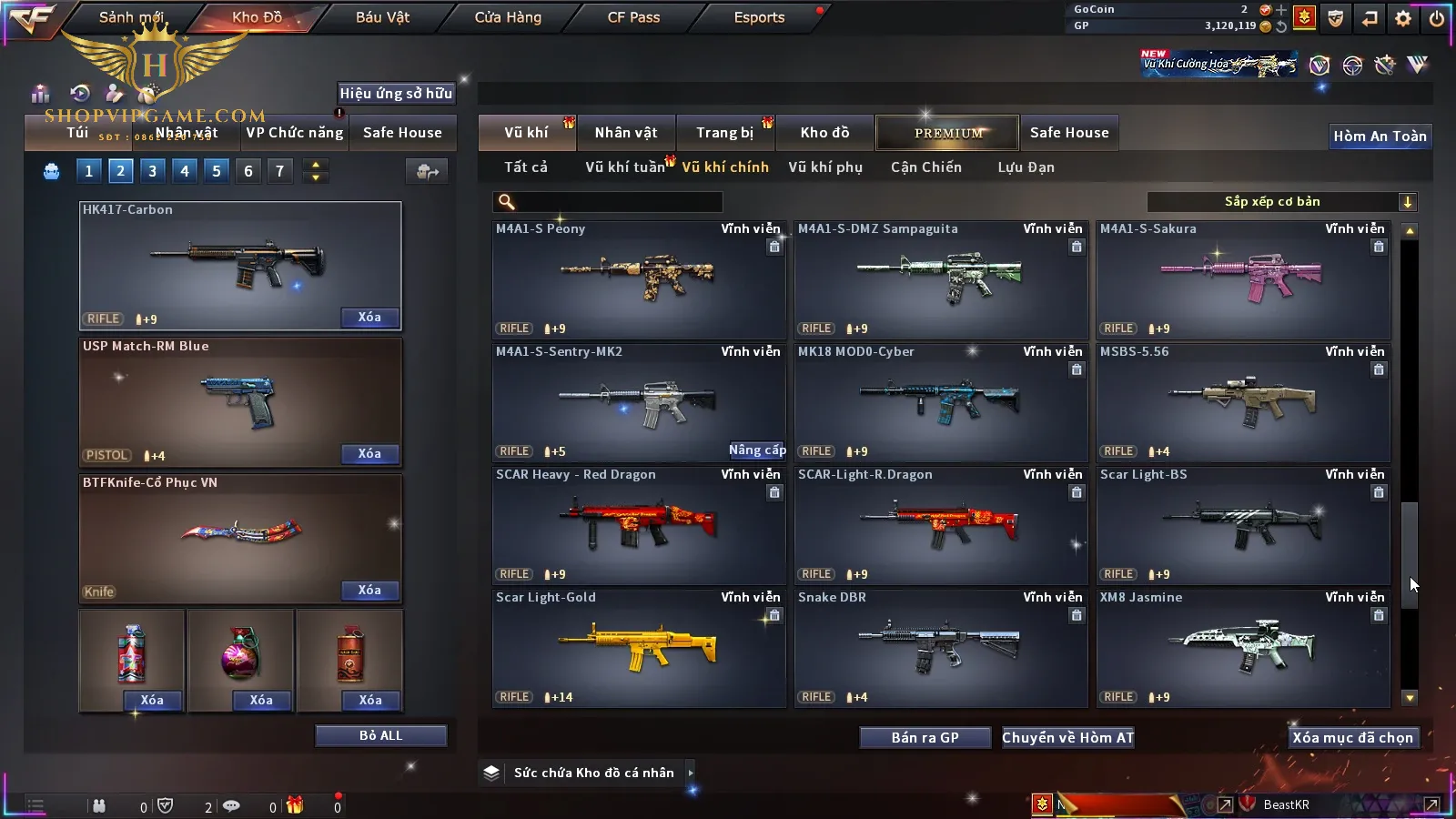This screenshot has width=1456, height=819.
Task: Show the Vũ khí phụ weapon category
Action: click(824, 167)
